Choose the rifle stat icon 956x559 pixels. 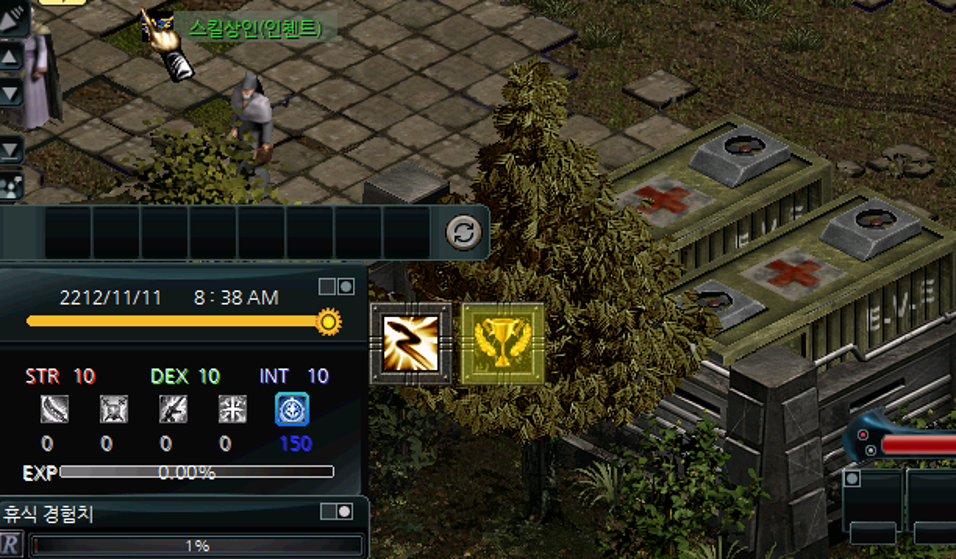tap(173, 409)
